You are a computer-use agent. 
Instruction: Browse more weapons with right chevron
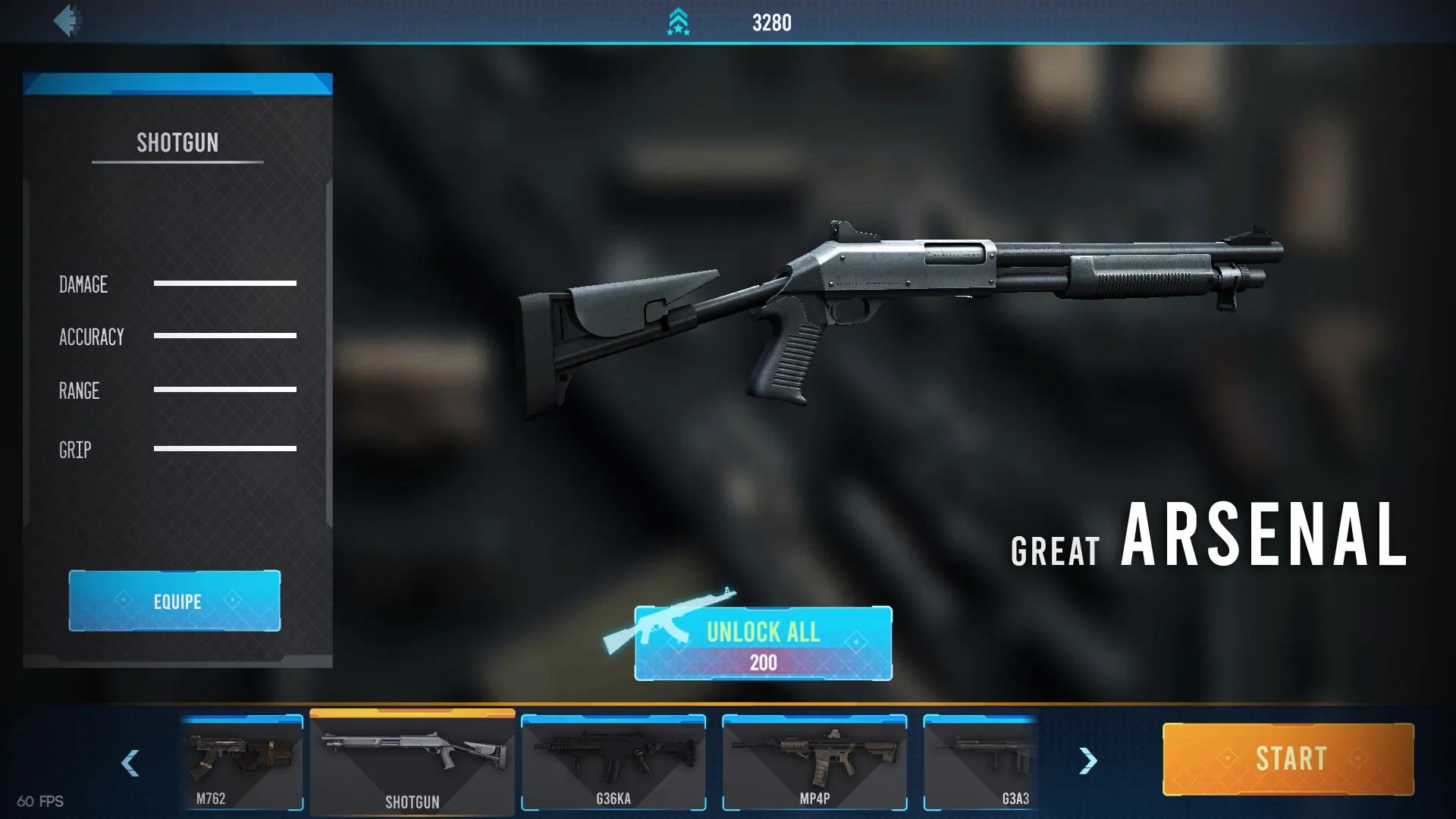(x=1087, y=761)
